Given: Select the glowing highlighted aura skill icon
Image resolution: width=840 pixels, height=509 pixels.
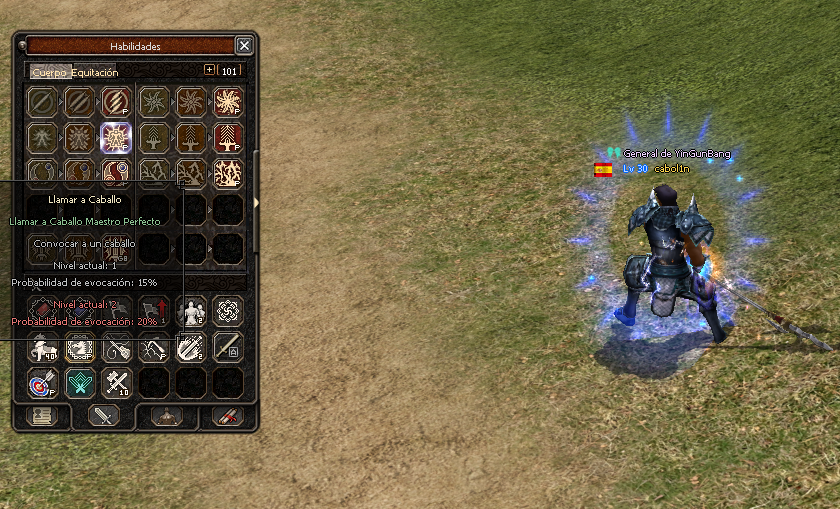Looking at the screenshot, I should [x=116, y=138].
